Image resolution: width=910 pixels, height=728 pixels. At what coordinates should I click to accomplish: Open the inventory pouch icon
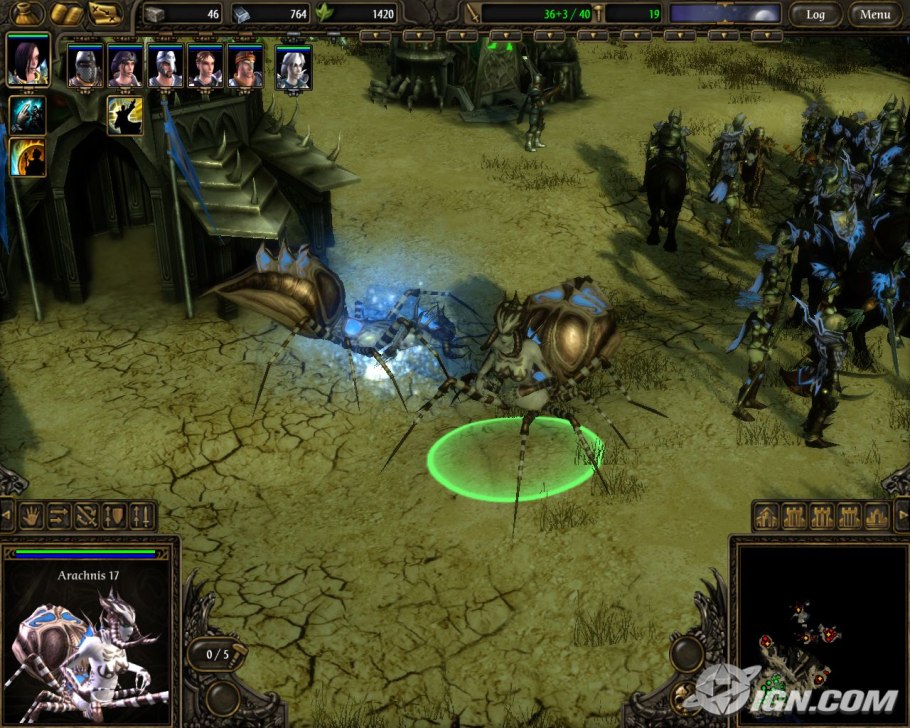27,14
